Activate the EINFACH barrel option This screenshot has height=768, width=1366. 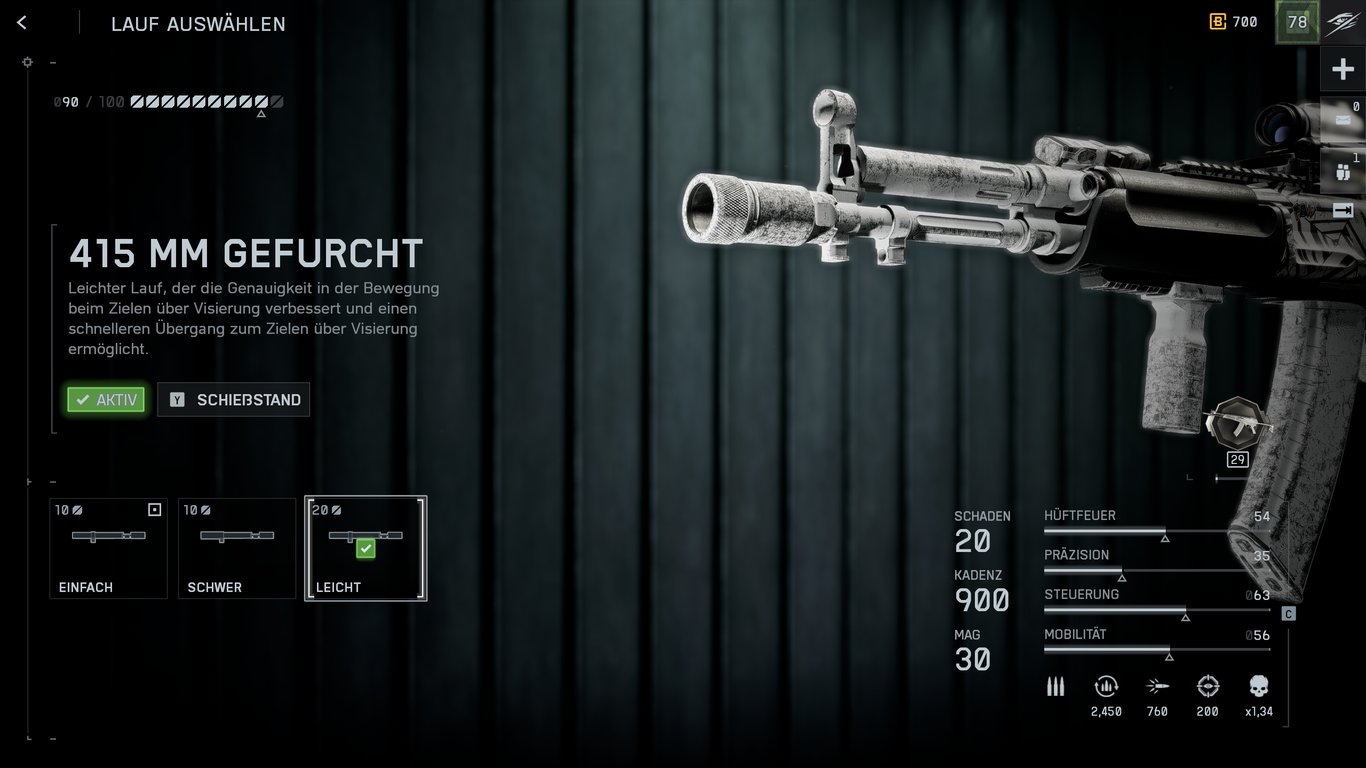(x=108, y=547)
